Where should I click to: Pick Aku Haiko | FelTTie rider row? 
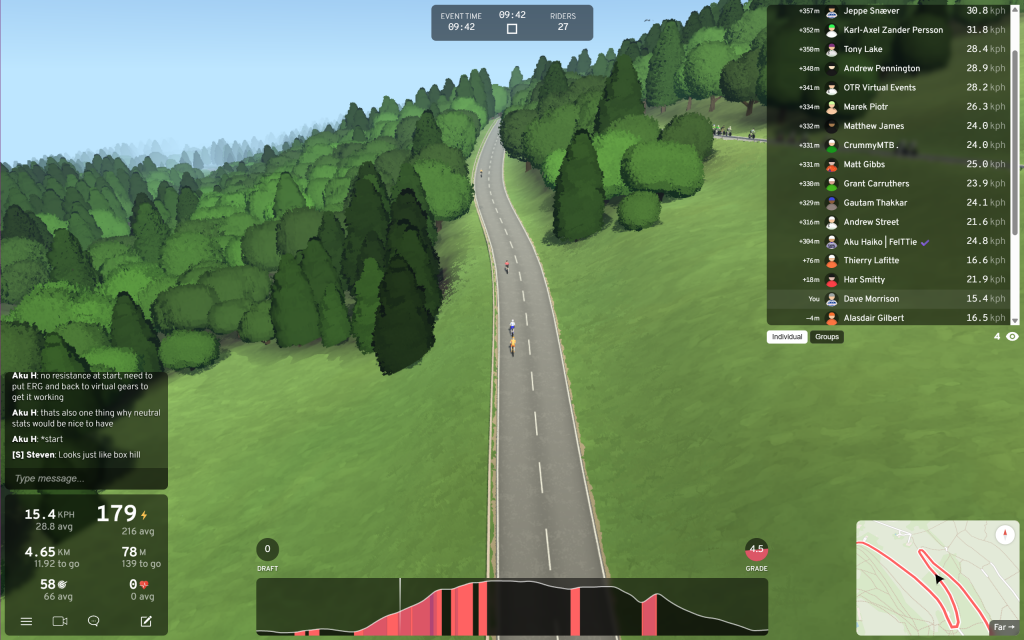click(892, 241)
